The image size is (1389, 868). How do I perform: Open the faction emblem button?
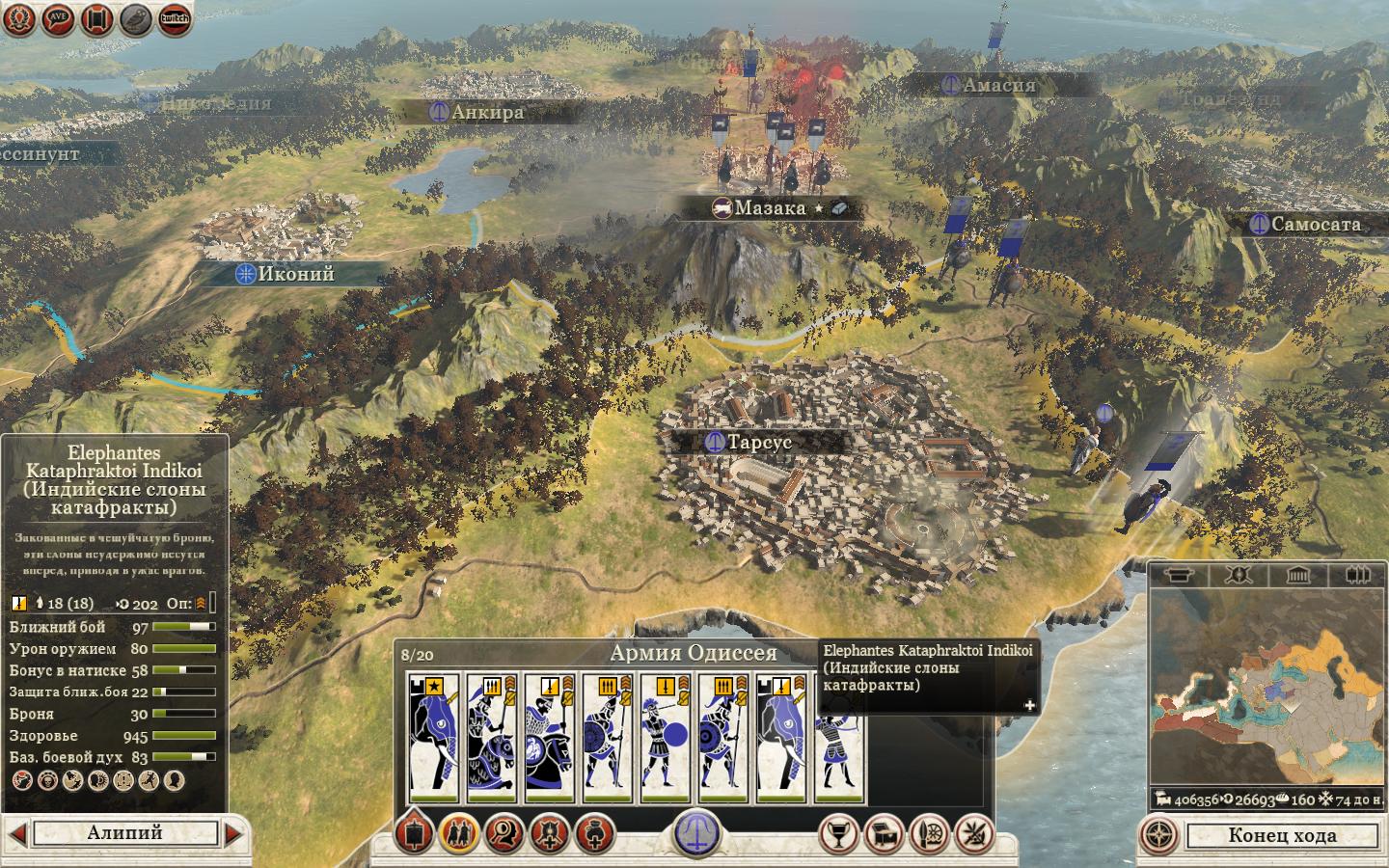(696, 833)
